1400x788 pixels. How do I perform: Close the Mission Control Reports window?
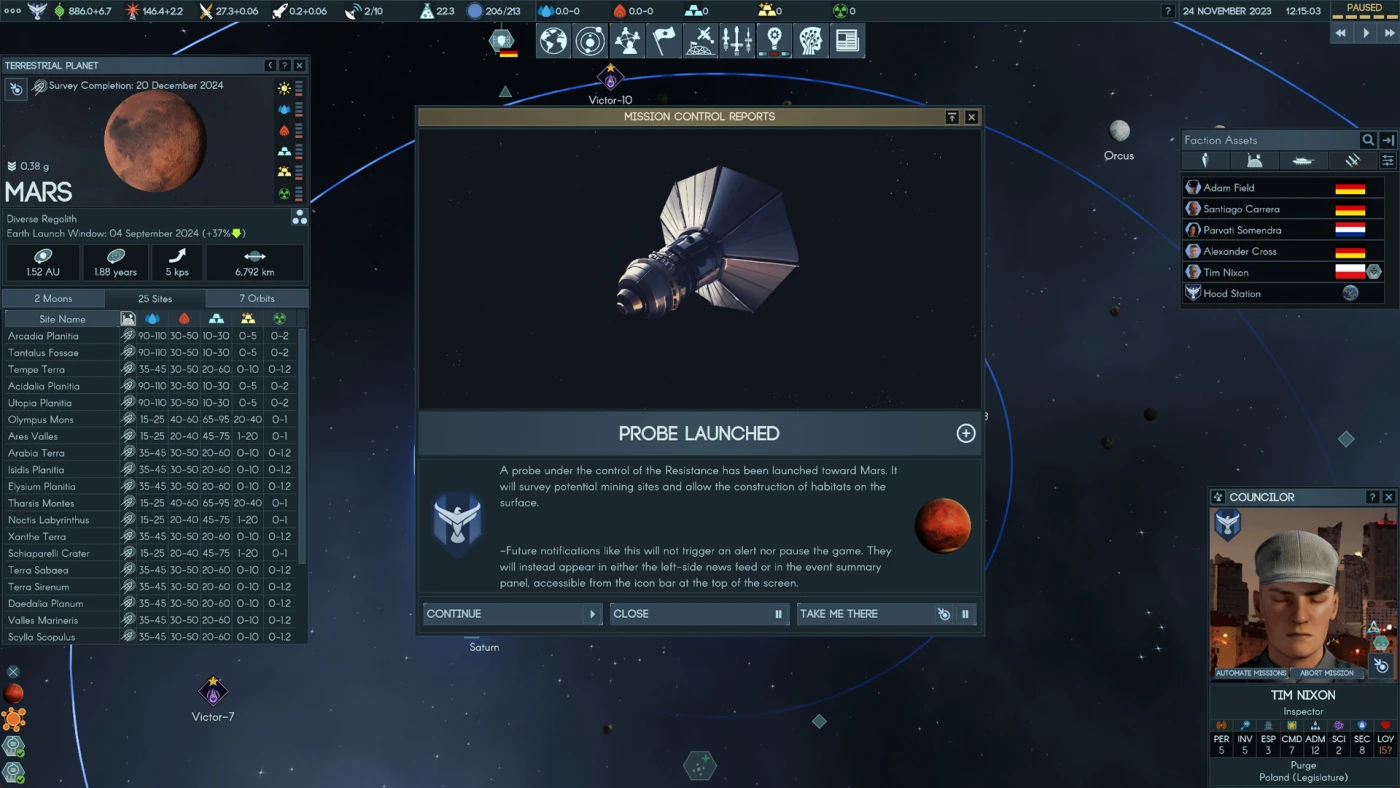(971, 117)
